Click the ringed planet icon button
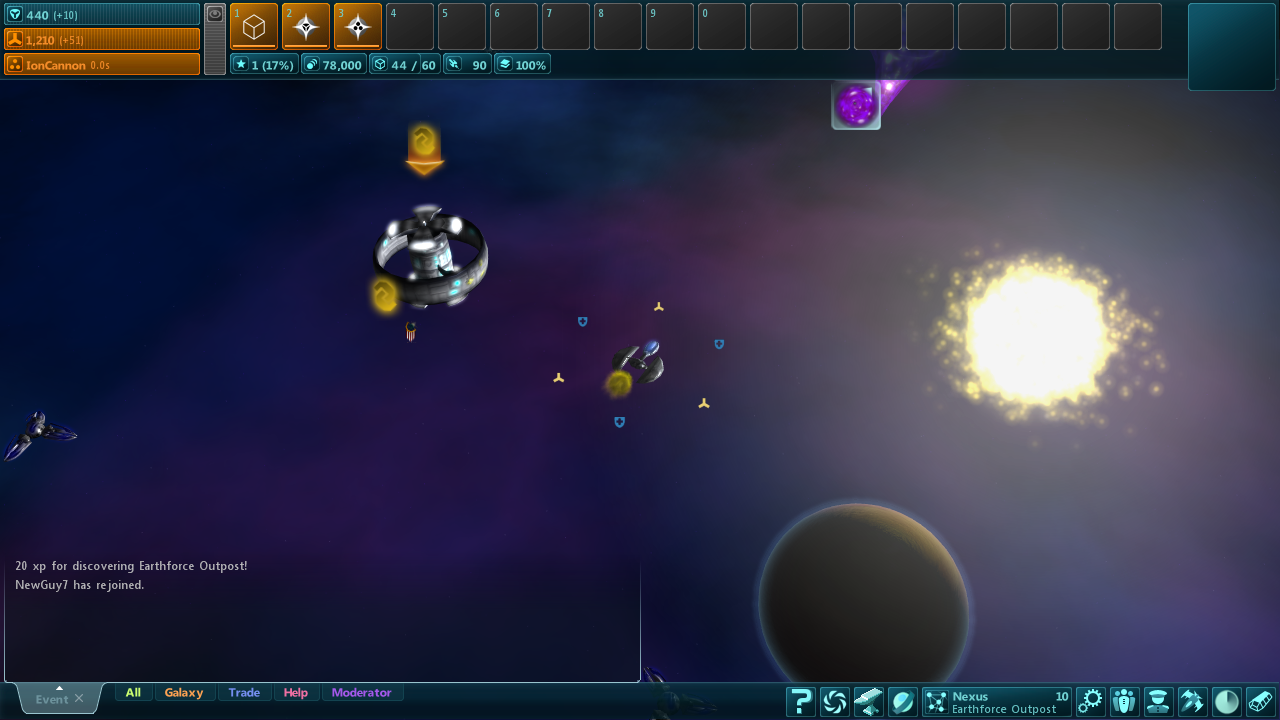The width and height of the screenshot is (1280, 720). [x=902, y=702]
